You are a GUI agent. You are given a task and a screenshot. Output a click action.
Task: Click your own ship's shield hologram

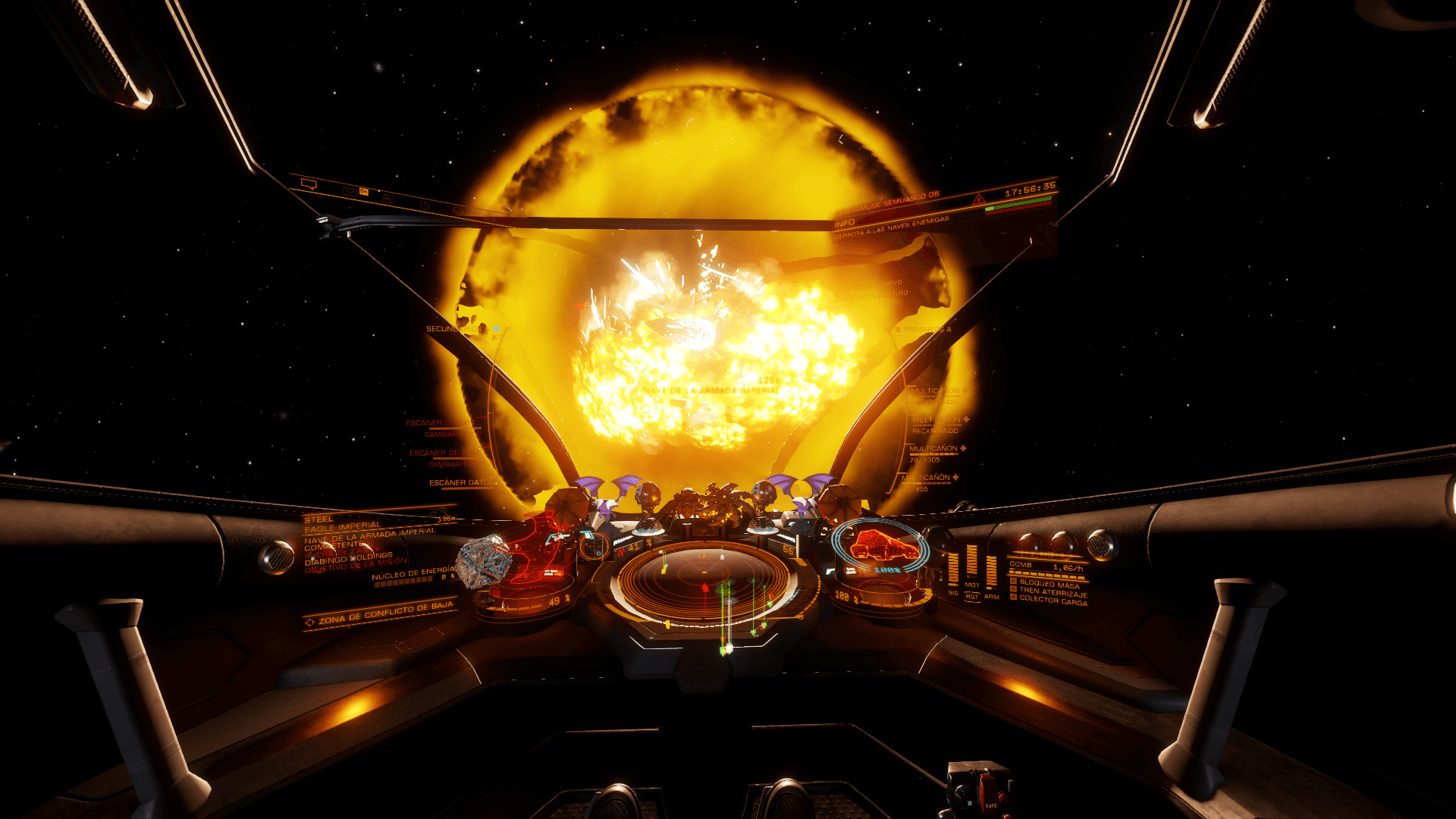pos(880,548)
